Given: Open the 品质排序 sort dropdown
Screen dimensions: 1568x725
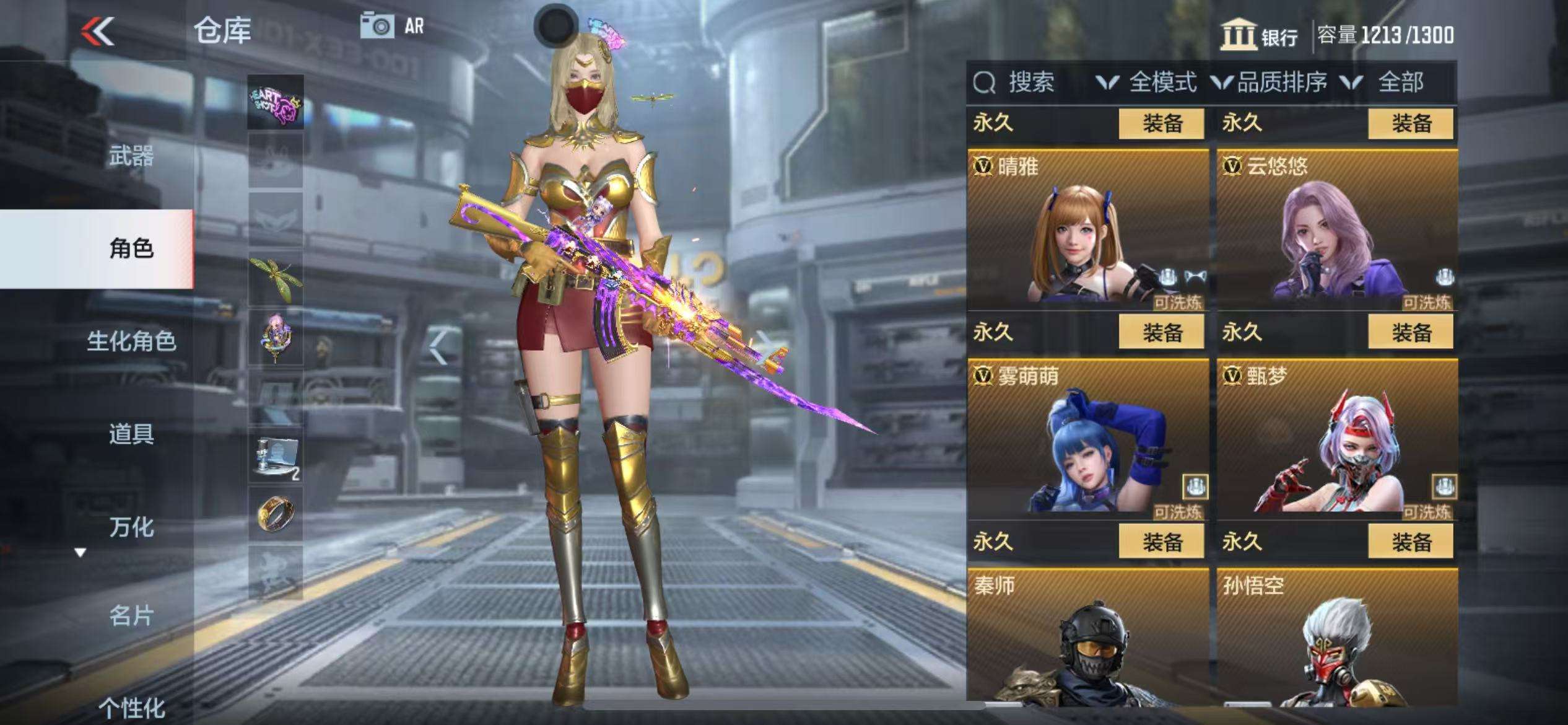Looking at the screenshot, I should 1270,82.
